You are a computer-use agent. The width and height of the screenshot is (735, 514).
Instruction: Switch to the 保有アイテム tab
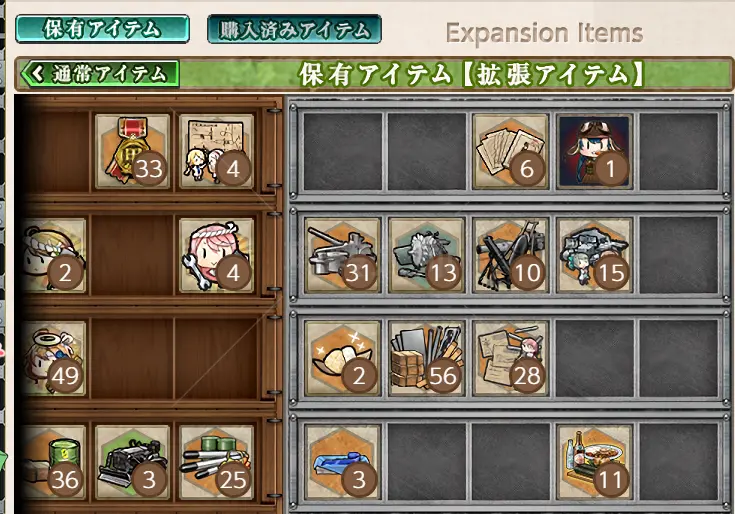click(102, 29)
